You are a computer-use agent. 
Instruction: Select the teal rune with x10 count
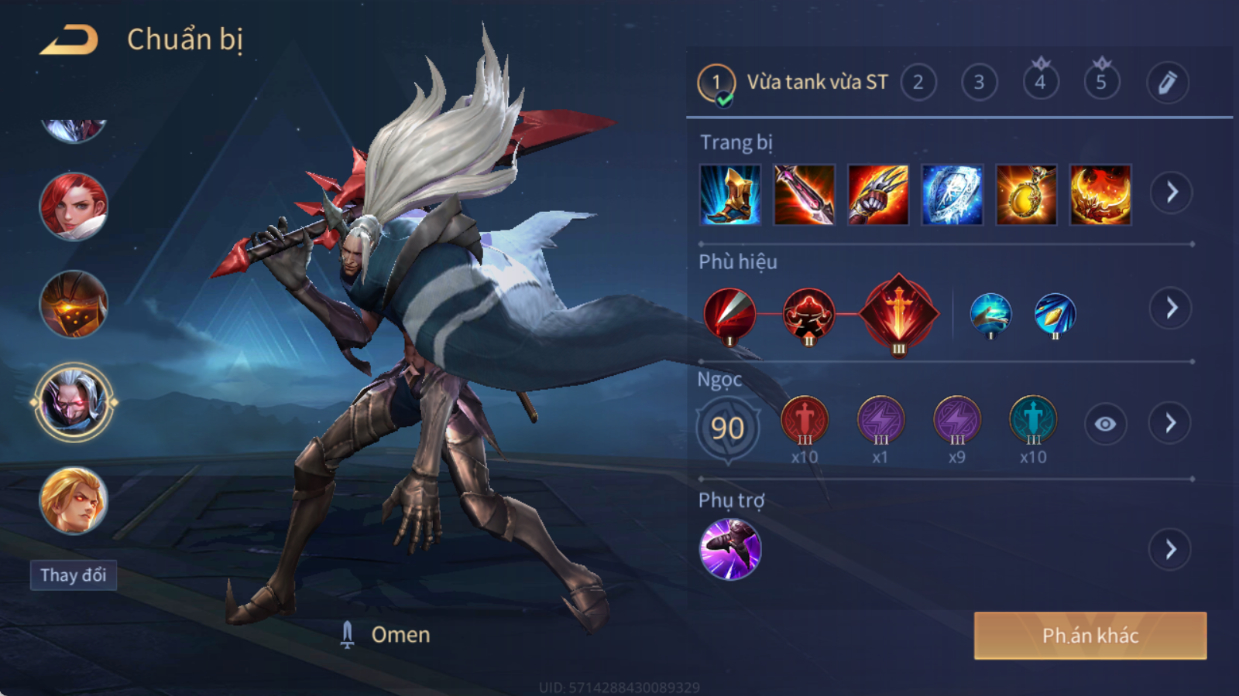point(1032,420)
